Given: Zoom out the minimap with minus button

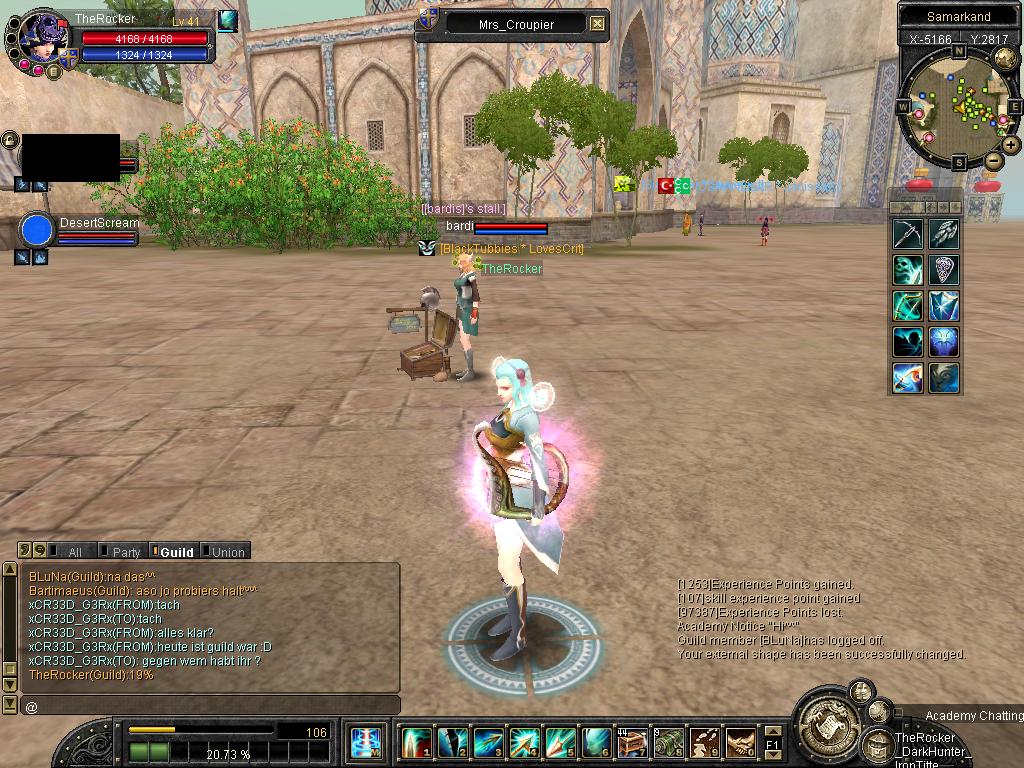Looking at the screenshot, I should click(994, 161).
